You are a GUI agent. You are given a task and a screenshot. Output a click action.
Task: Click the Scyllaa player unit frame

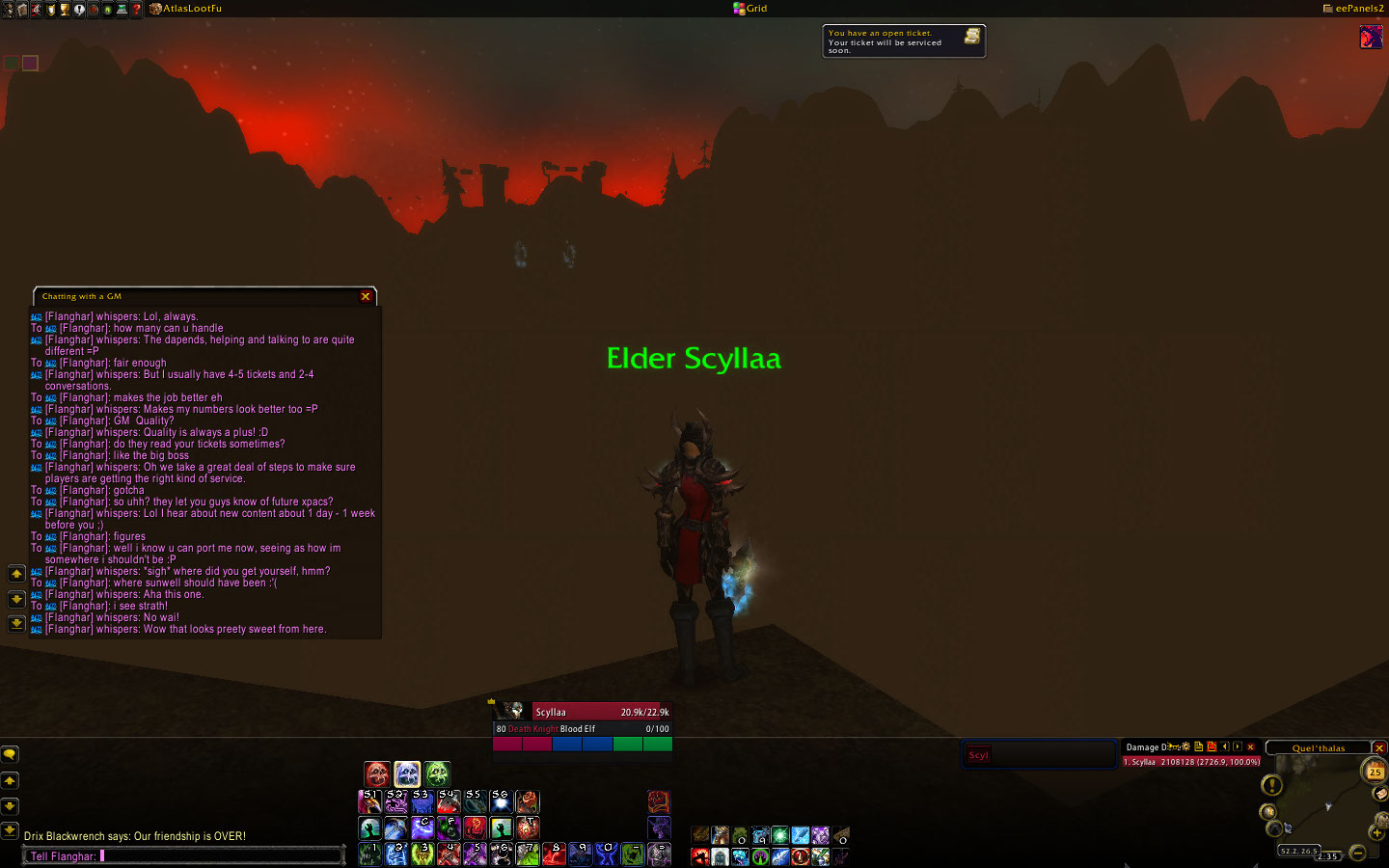coord(583,712)
